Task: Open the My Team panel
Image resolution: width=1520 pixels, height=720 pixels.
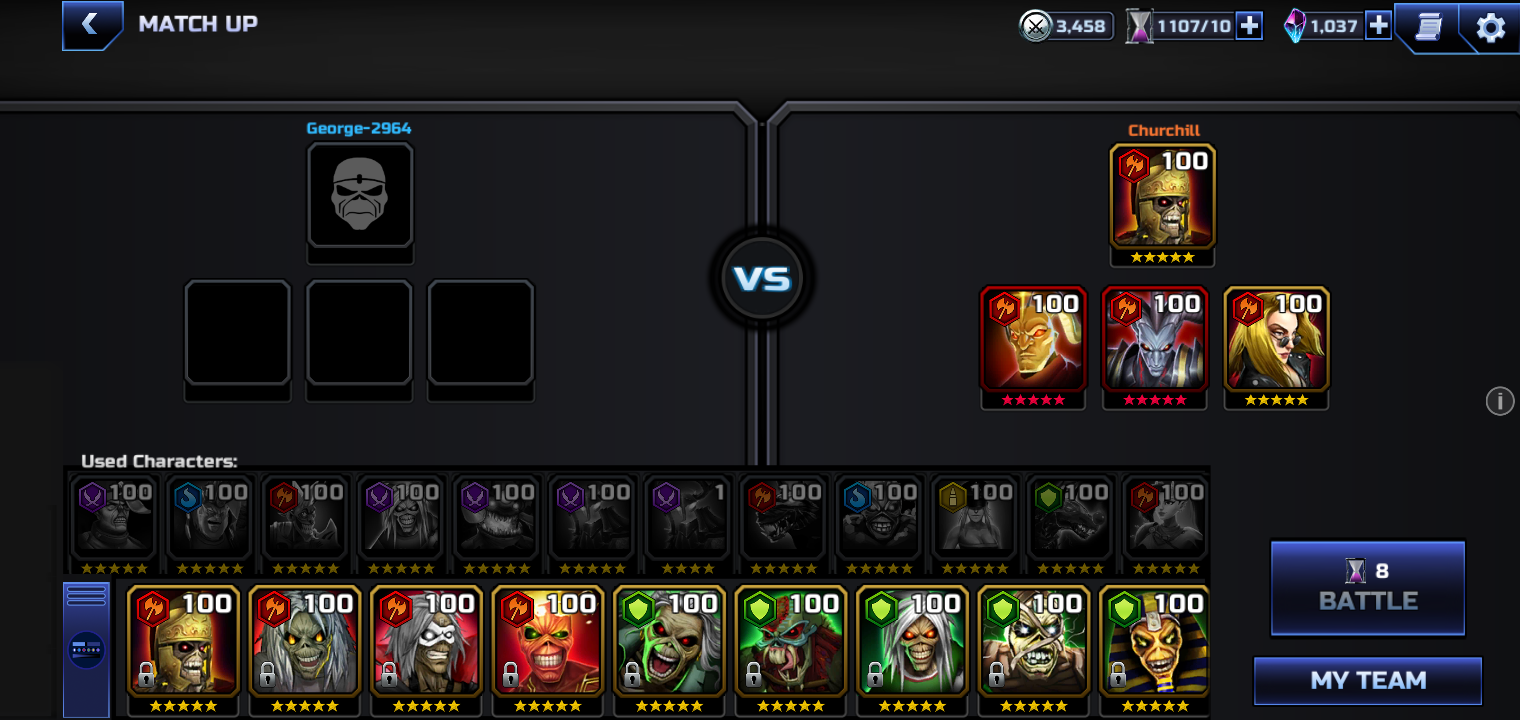Action: [1367, 681]
